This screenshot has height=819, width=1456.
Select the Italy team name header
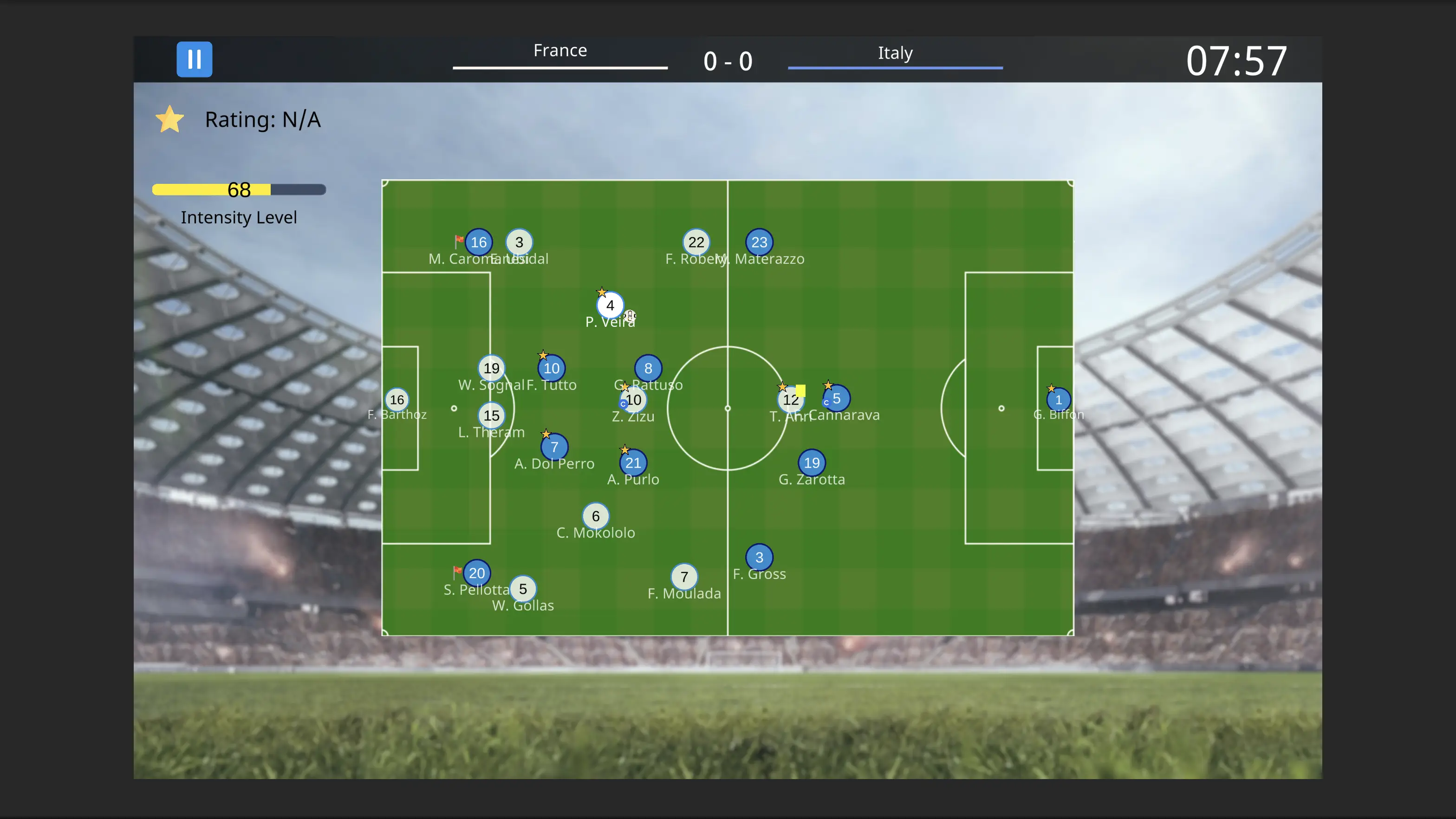895,53
